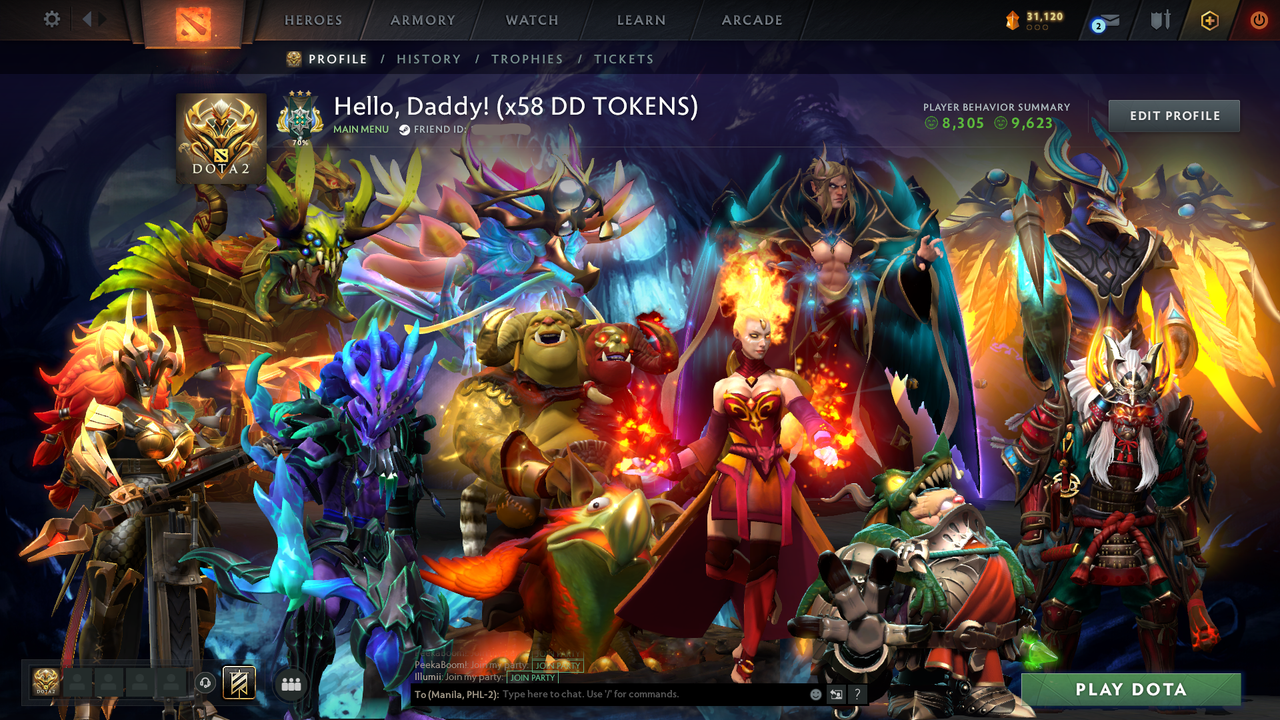This screenshot has width=1280, height=720.
Task: Click the gold Dota Plus hexagon icon
Action: 1210,21
